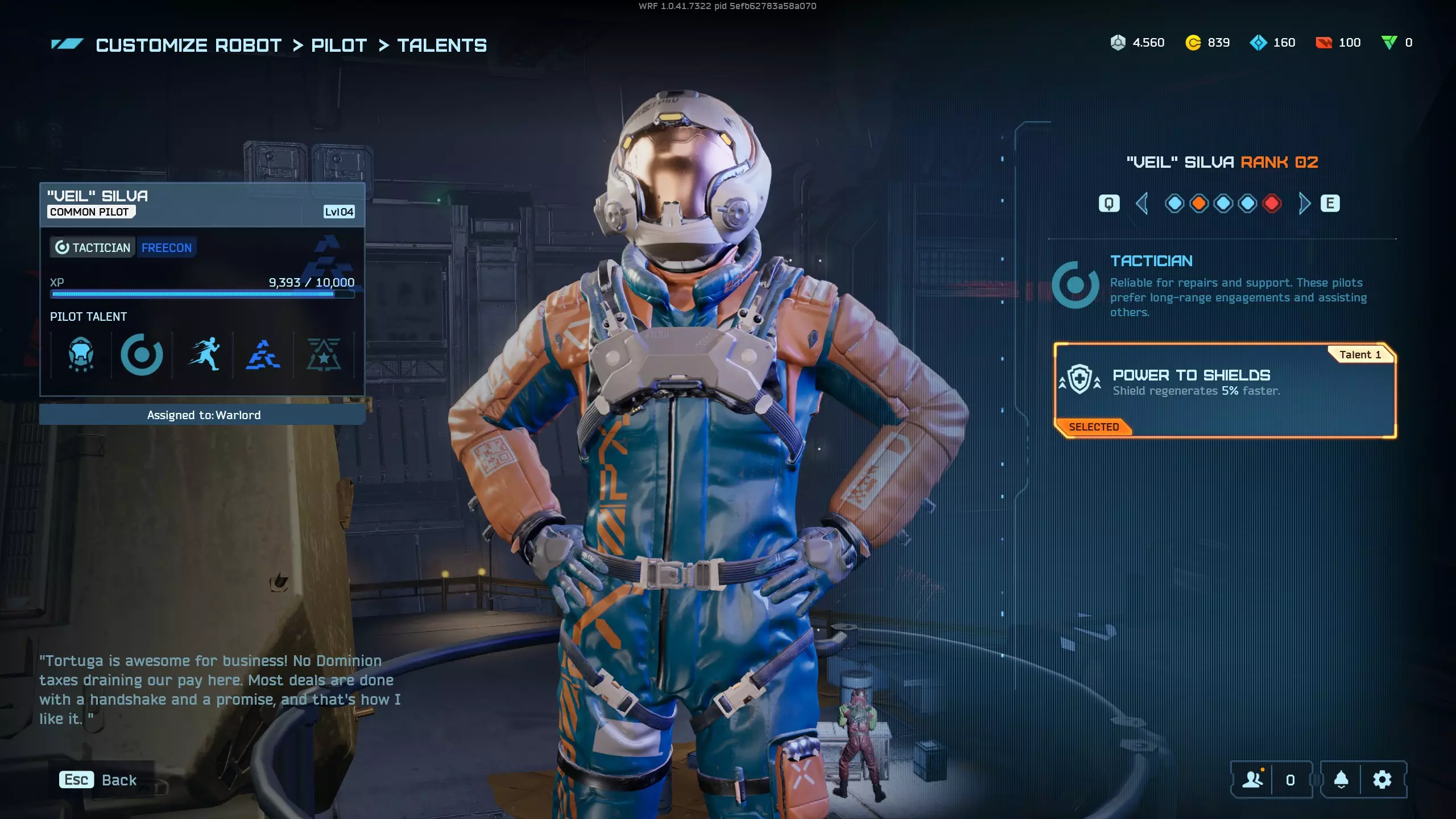Navigate to Customize Robot breadcrumb
The image size is (1456, 819).
pos(188,45)
